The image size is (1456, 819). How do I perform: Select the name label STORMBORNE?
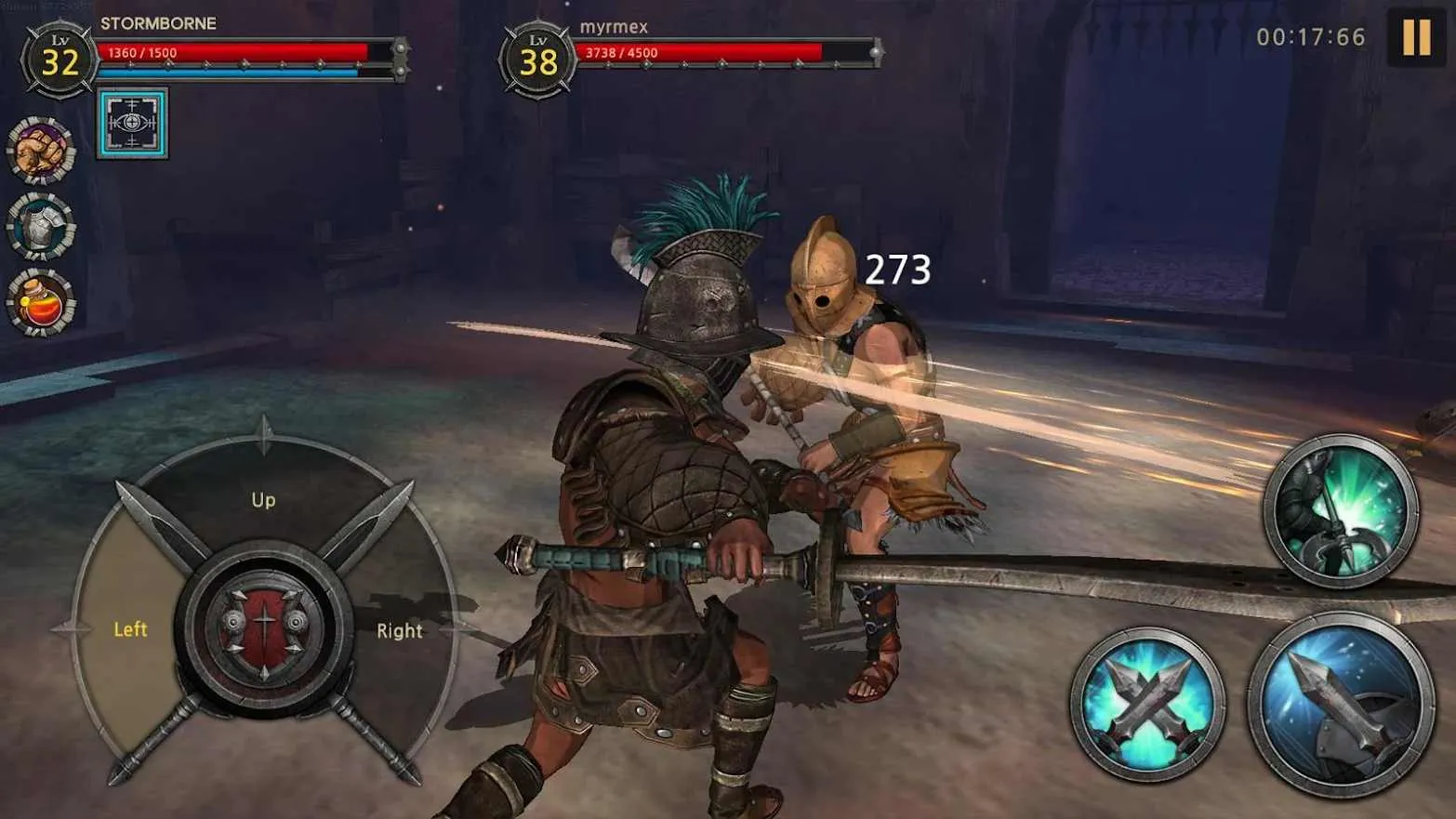[159, 24]
